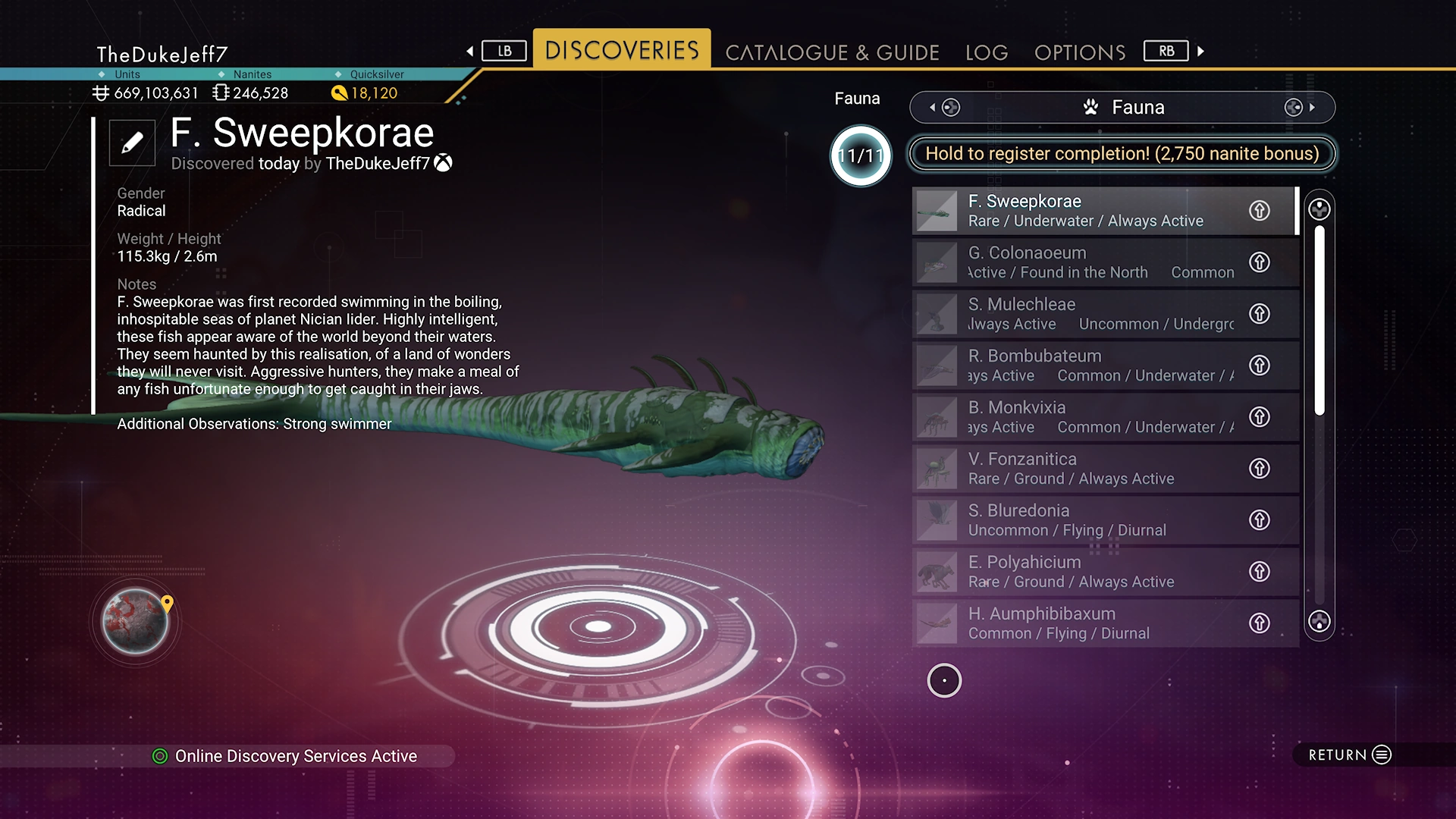Select the S. Bluredonia flying creature
This screenshot has width=1456, height=819.
click(1084, 520)
